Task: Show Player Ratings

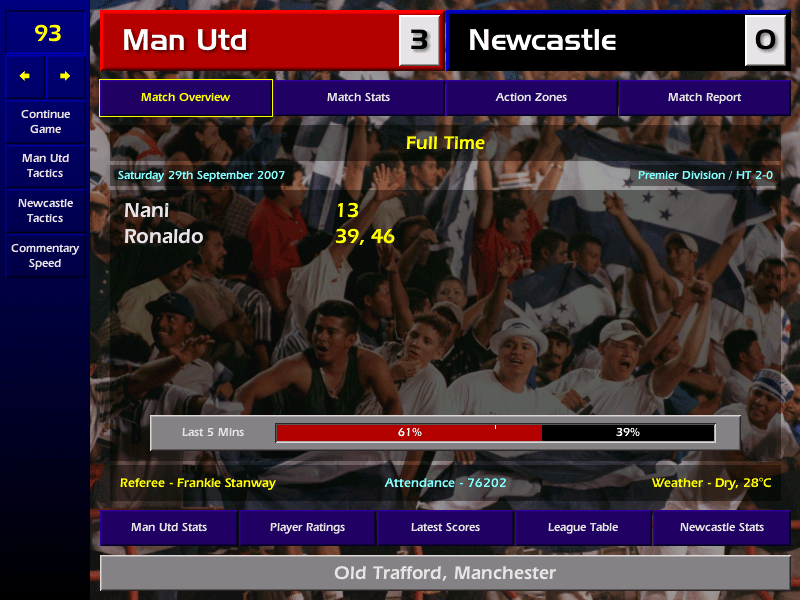Action: pyautogui.click(x=307, y=527)
